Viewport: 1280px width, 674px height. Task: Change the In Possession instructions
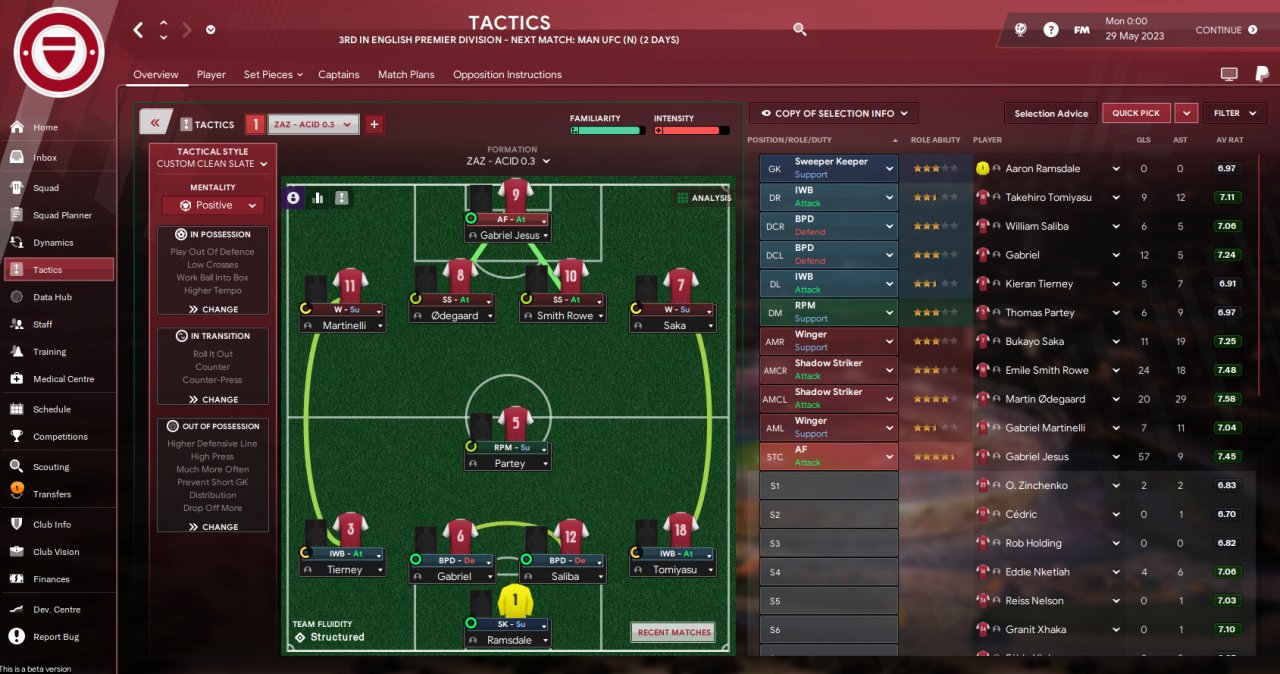(213, 309)
